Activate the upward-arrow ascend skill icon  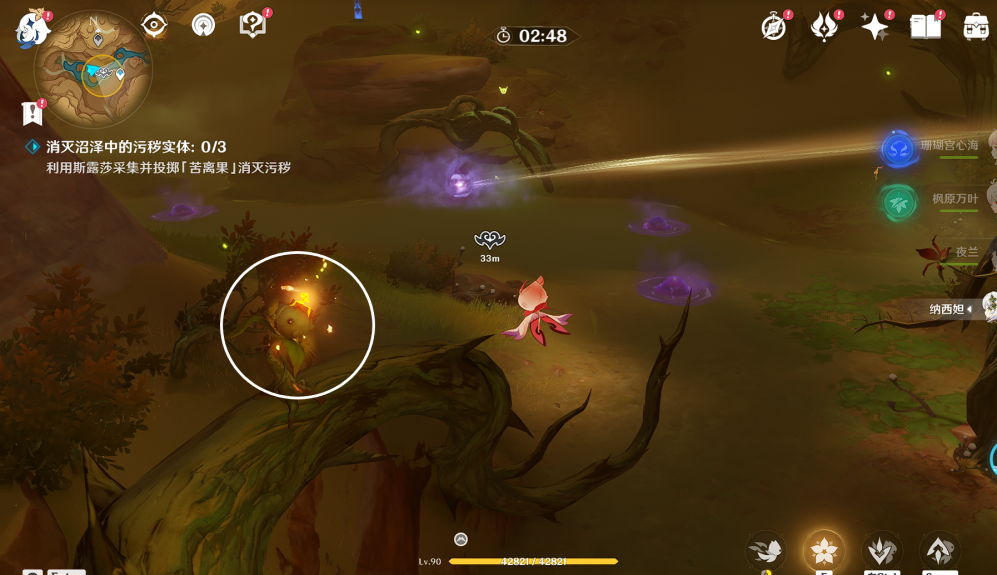(939, 550)
